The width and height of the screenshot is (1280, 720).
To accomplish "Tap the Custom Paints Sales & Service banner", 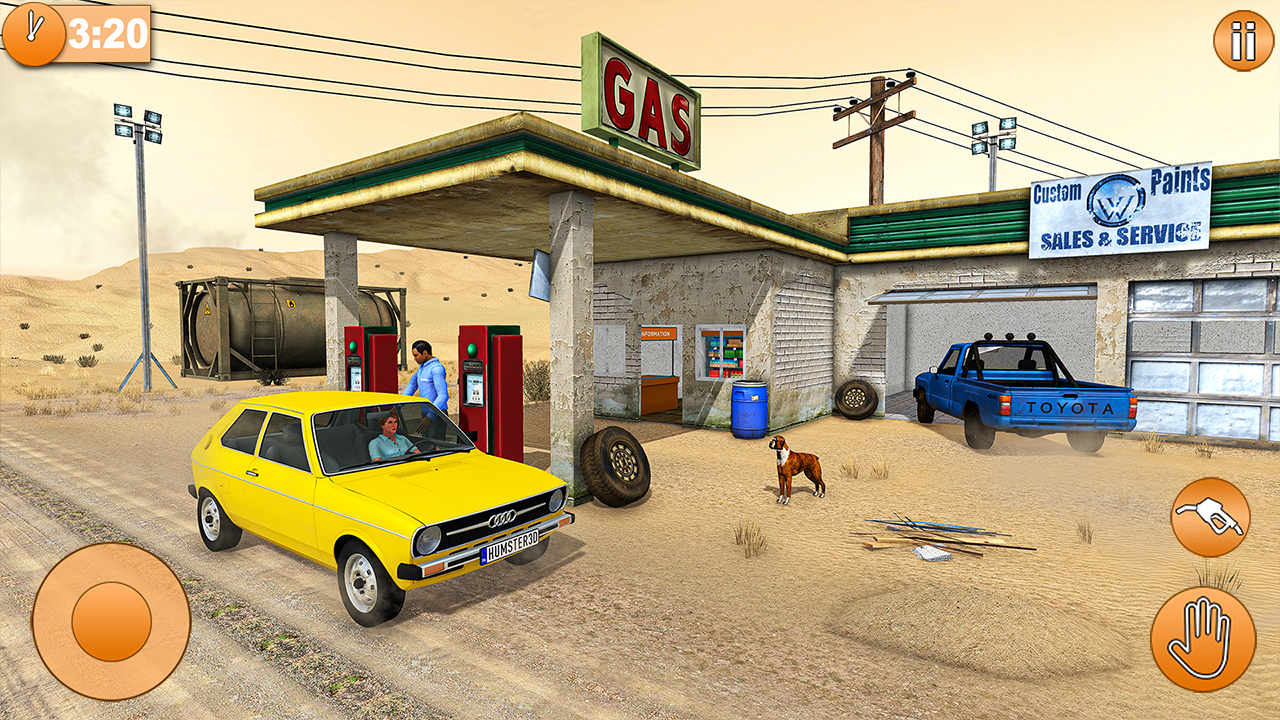I will tap(1120, 212).
